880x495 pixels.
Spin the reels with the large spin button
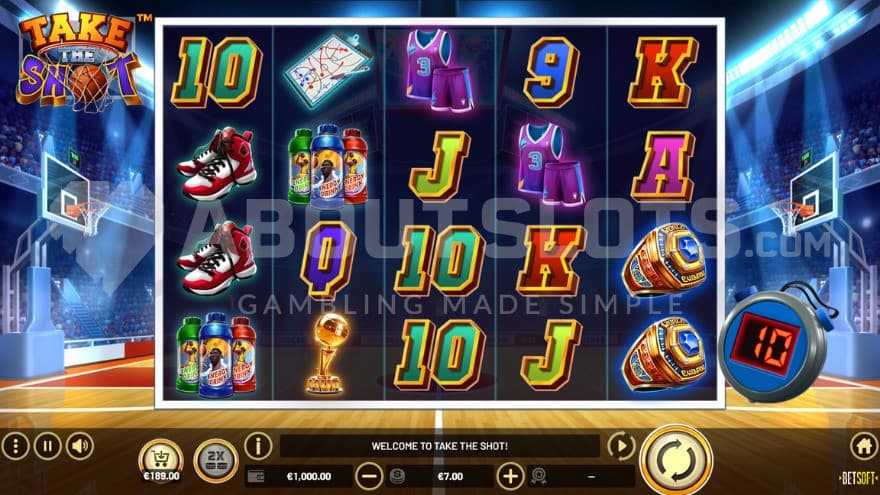tap(675, 460)
